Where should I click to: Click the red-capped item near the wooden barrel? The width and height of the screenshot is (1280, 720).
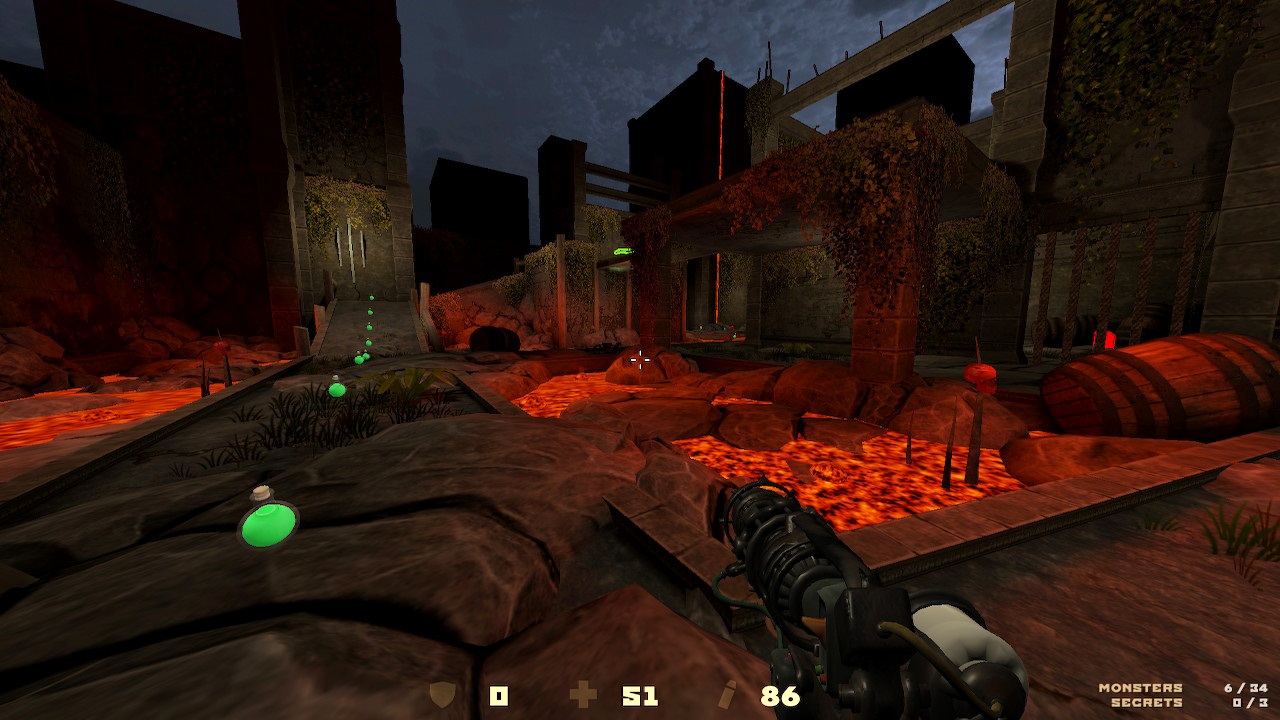[982, 377]
